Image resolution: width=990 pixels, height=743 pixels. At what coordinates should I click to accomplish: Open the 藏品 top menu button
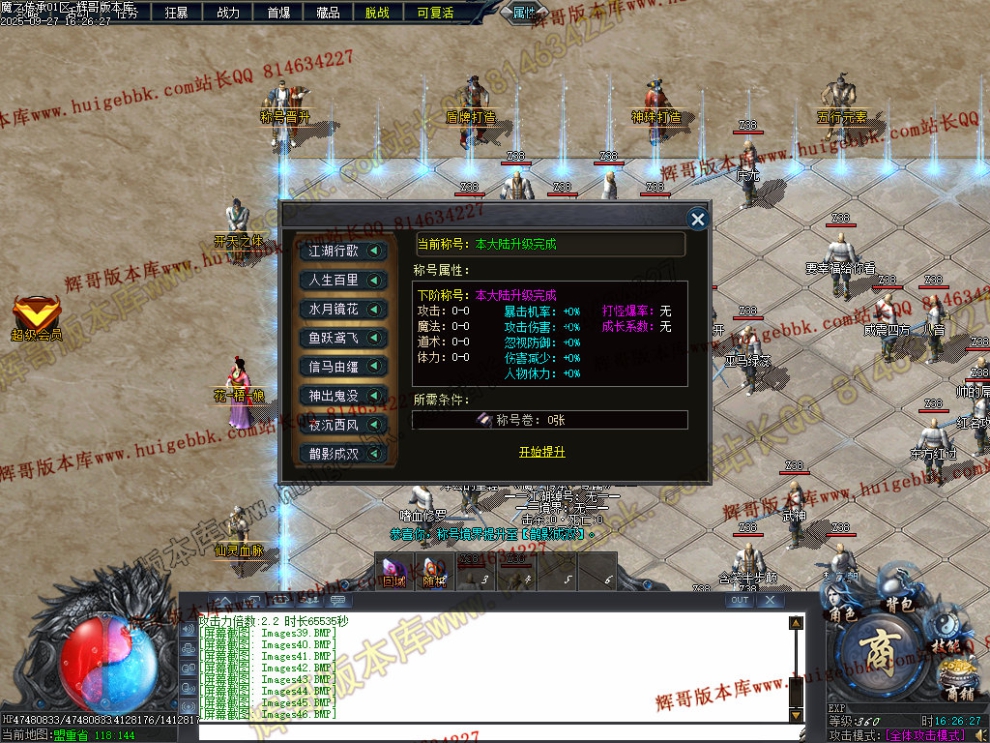click(x=328, y=12)
